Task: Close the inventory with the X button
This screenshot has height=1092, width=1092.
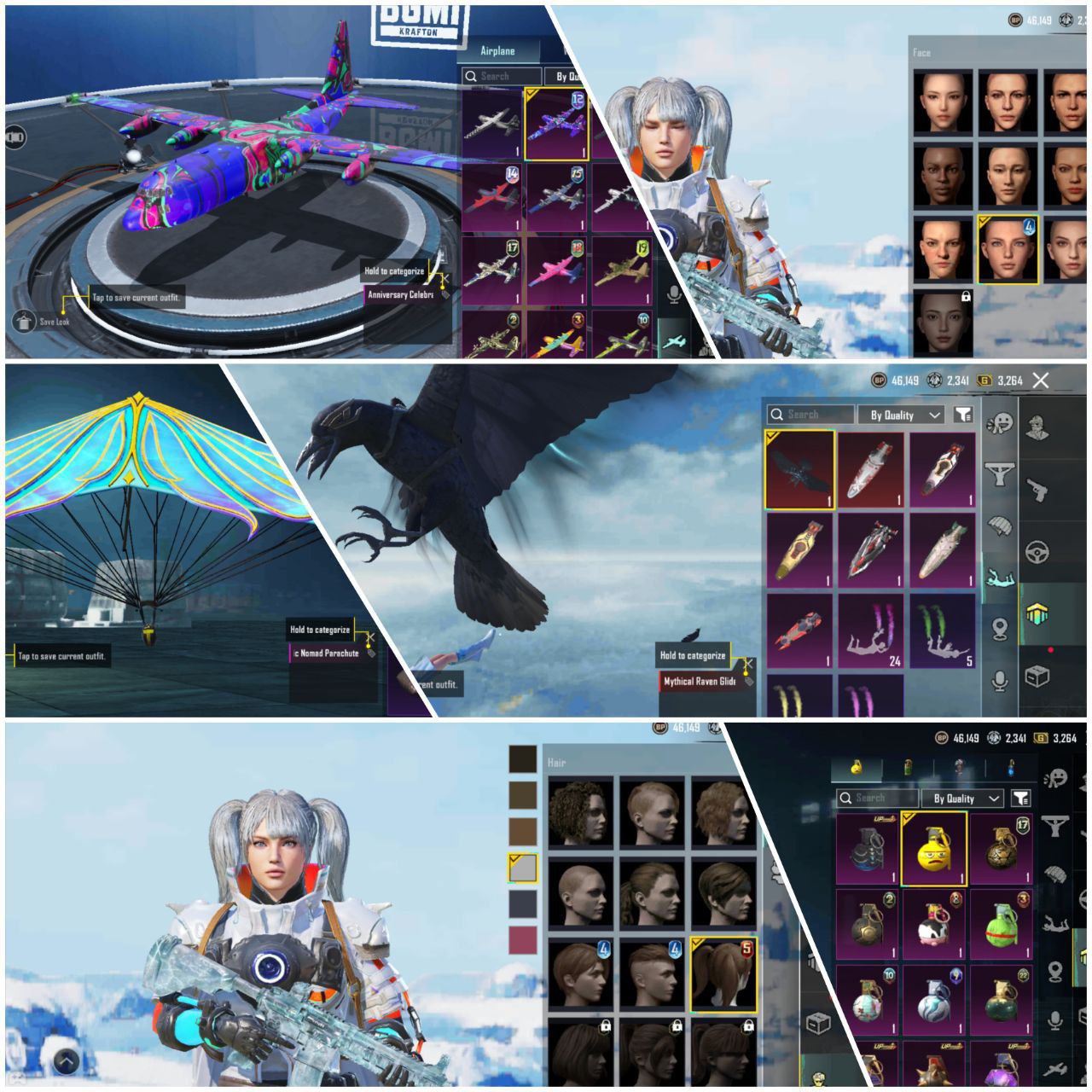Action: [1040, 380]
